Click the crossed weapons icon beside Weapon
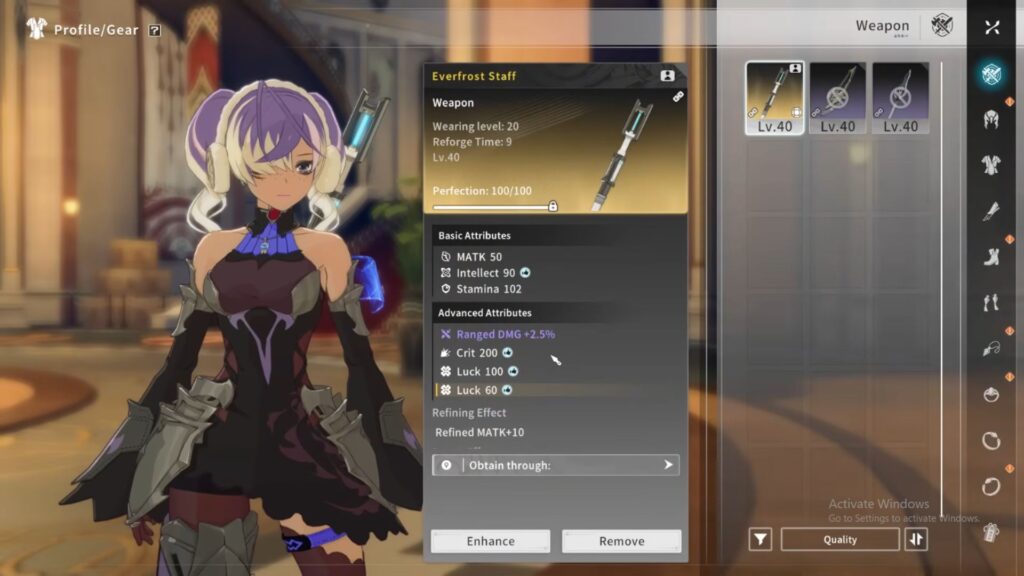 click(942, 26)
